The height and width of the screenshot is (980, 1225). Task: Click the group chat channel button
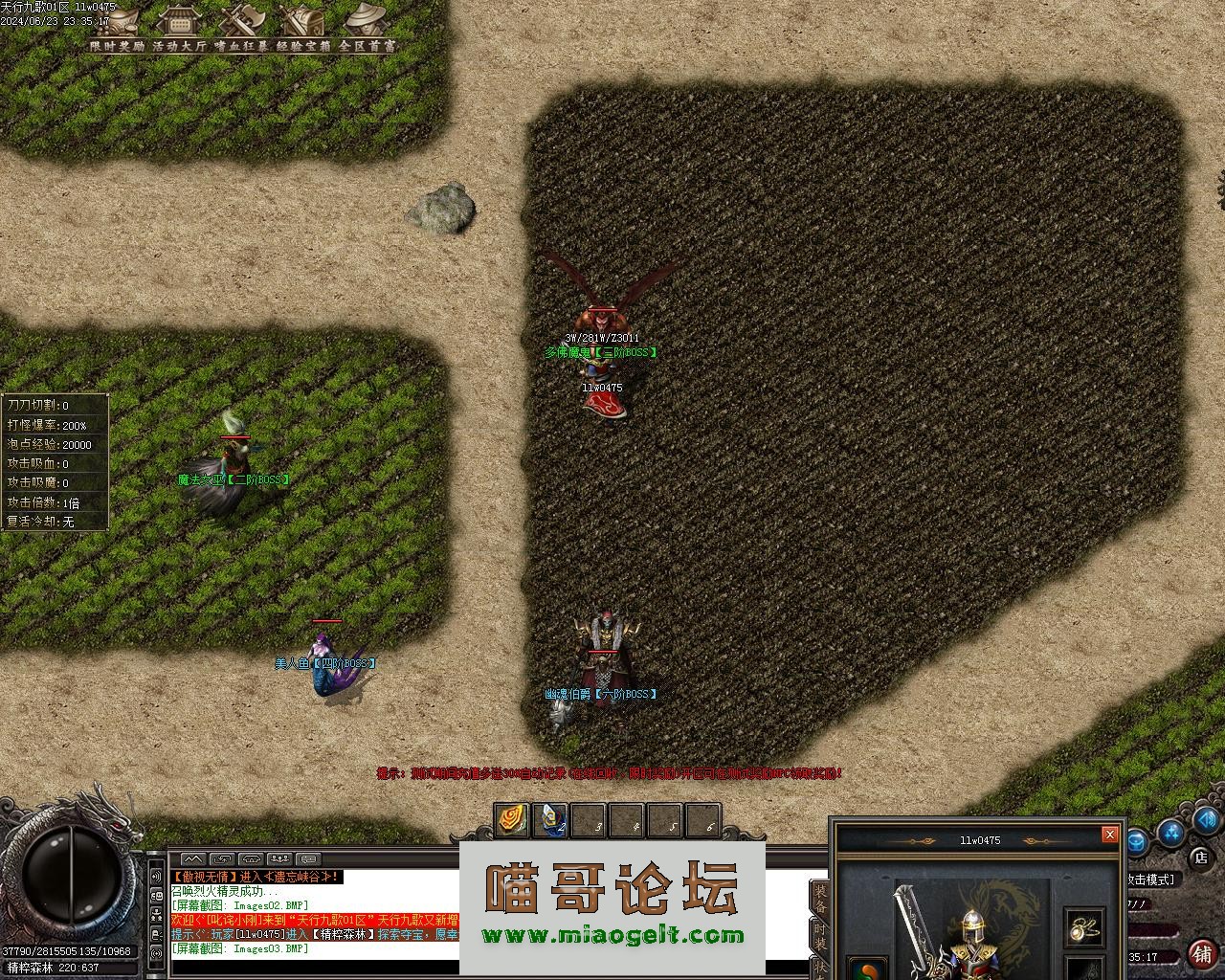coord(279,859)
